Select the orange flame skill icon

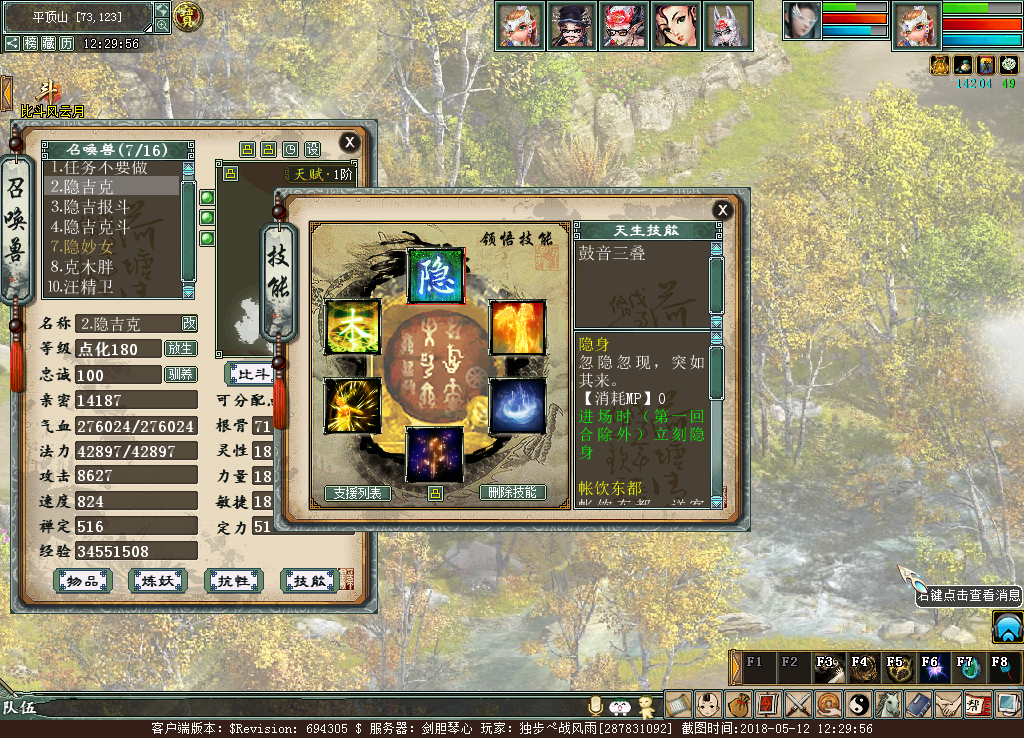(517, 327)
